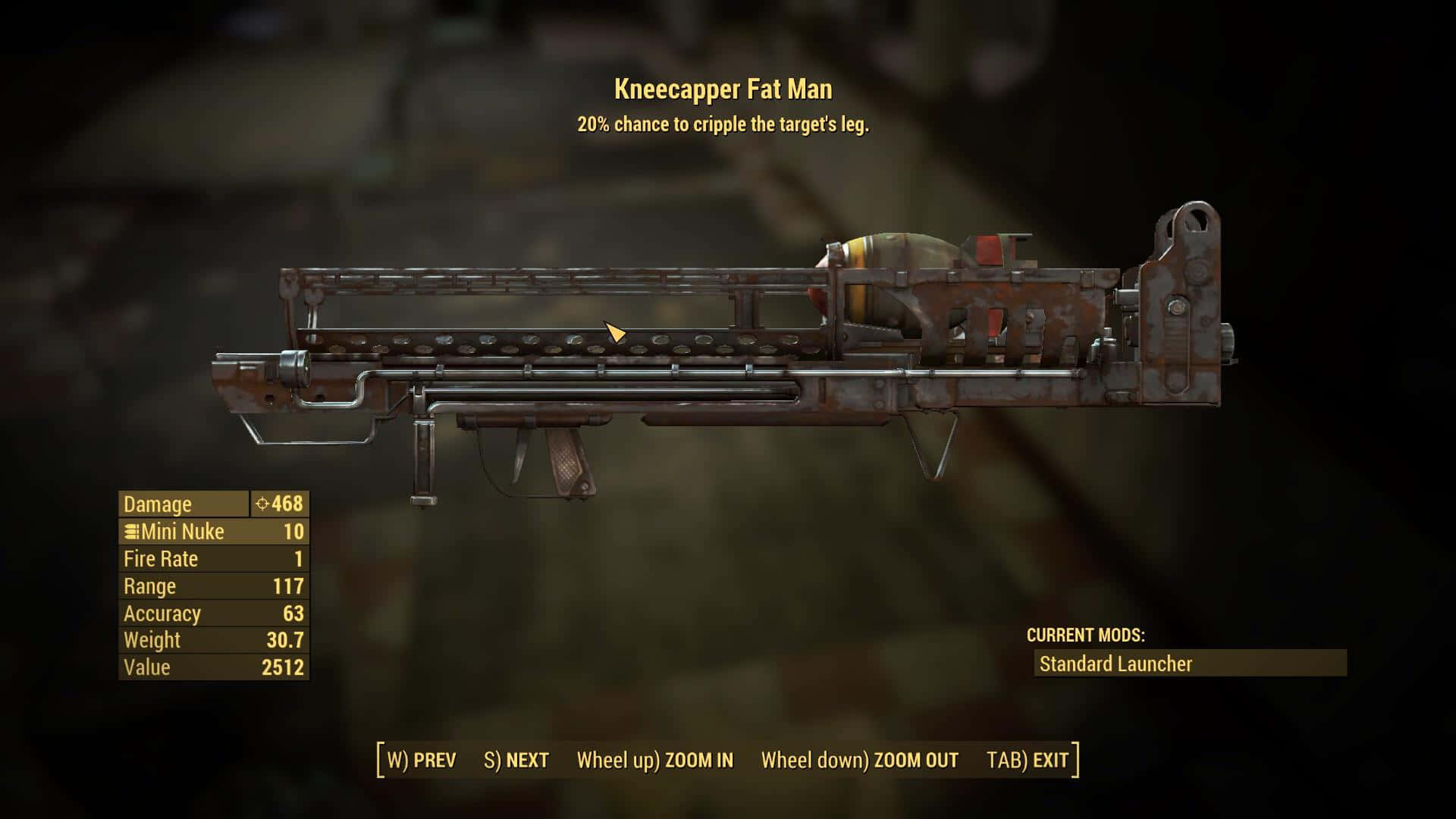This screenshot has height=819, width=1456.
Task: Select the Standard Launcher mod entry
Action: click(1190, 664)
